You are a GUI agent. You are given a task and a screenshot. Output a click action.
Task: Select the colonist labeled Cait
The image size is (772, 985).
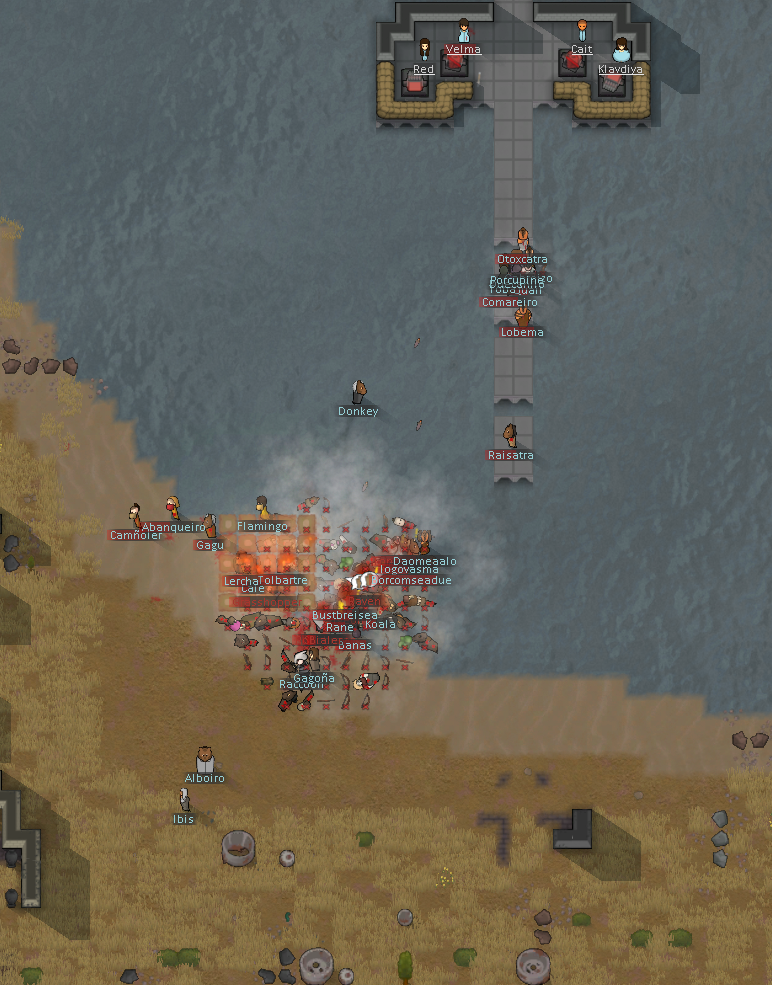[582, 31]
